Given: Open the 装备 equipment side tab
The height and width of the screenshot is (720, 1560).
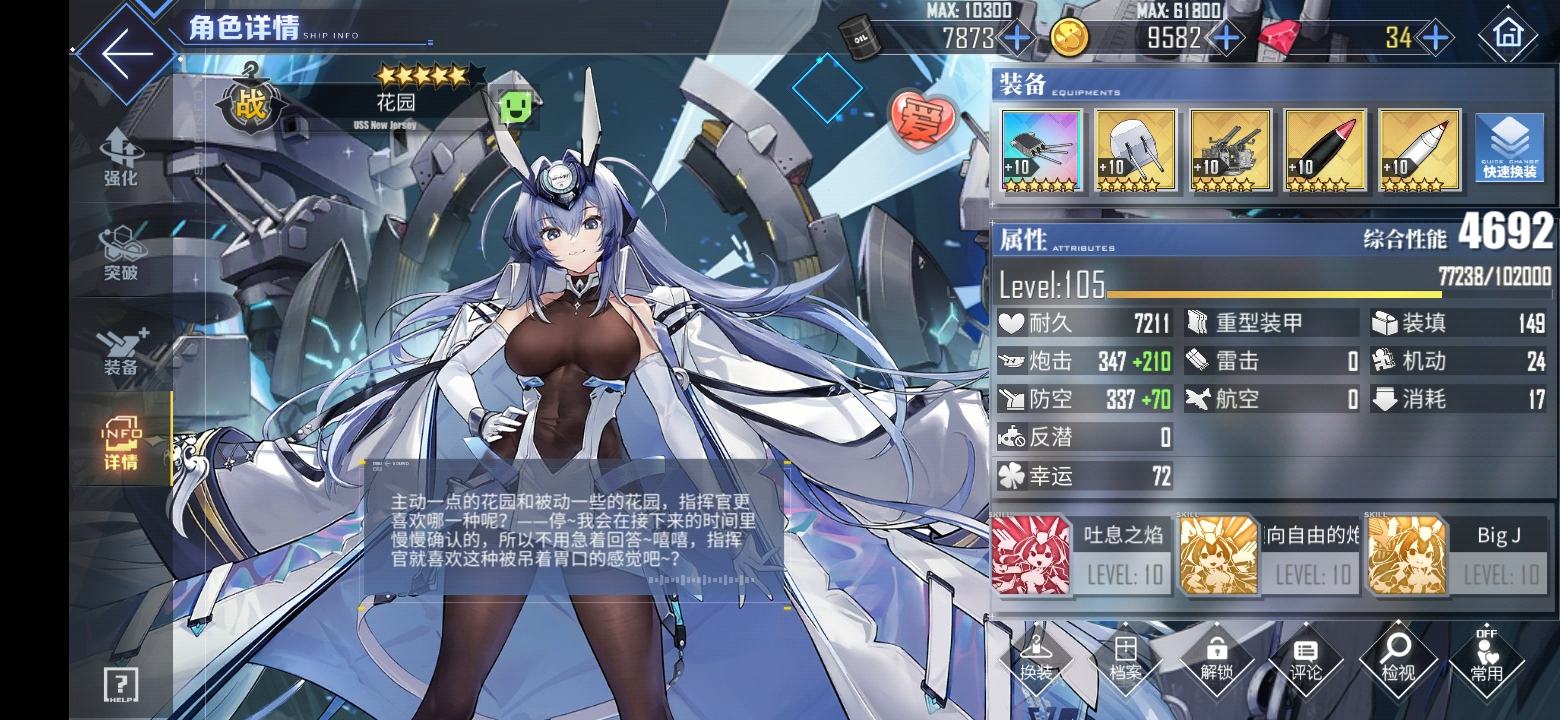Looking at the screenshot, I should coord(121,350).
